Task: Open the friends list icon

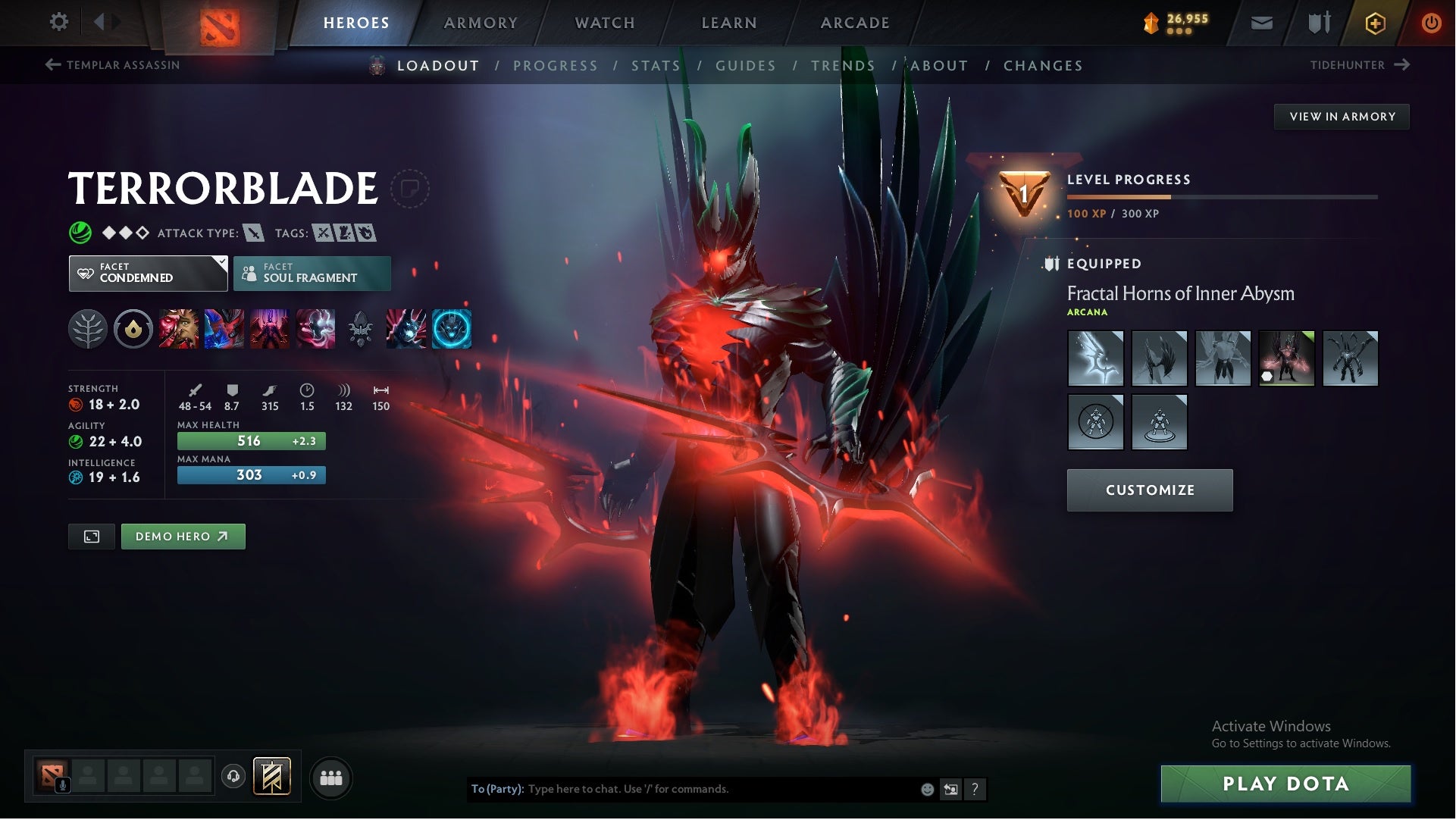Action: [x=331, y=777]
